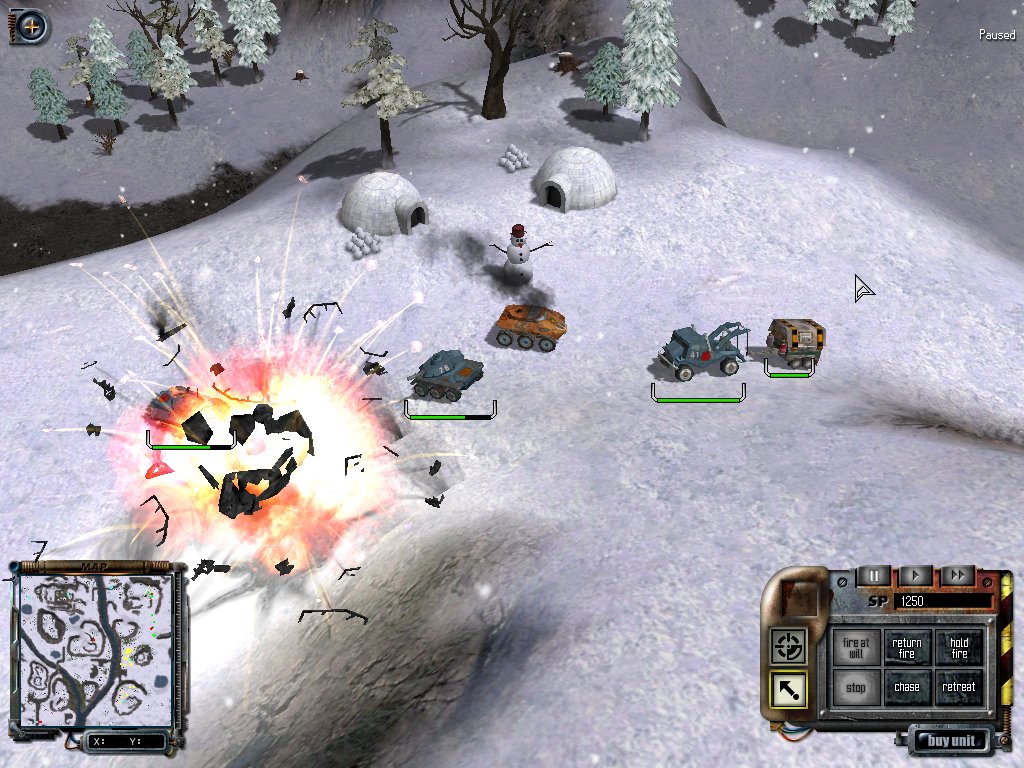Set units to fire at will
This screenshot has height=768, width=1024.
[855, 648]
